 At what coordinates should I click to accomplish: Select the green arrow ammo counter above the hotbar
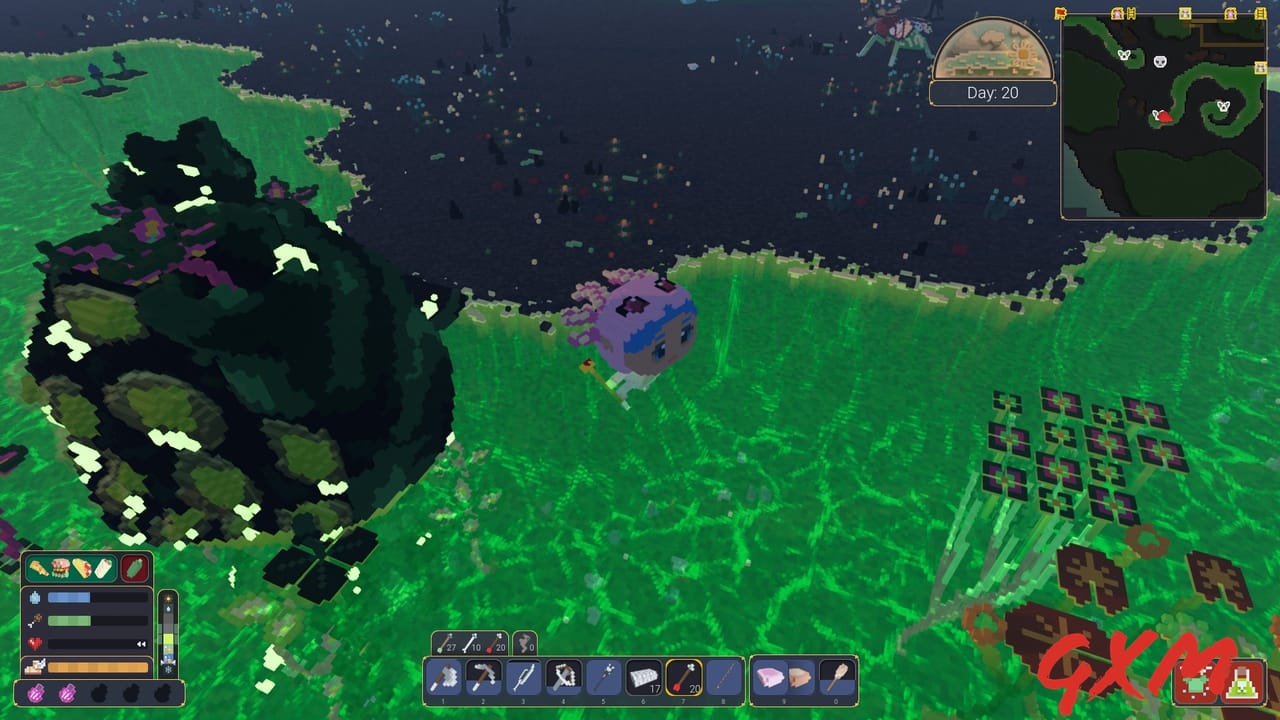pyautogui.click(x=447, y=642)
